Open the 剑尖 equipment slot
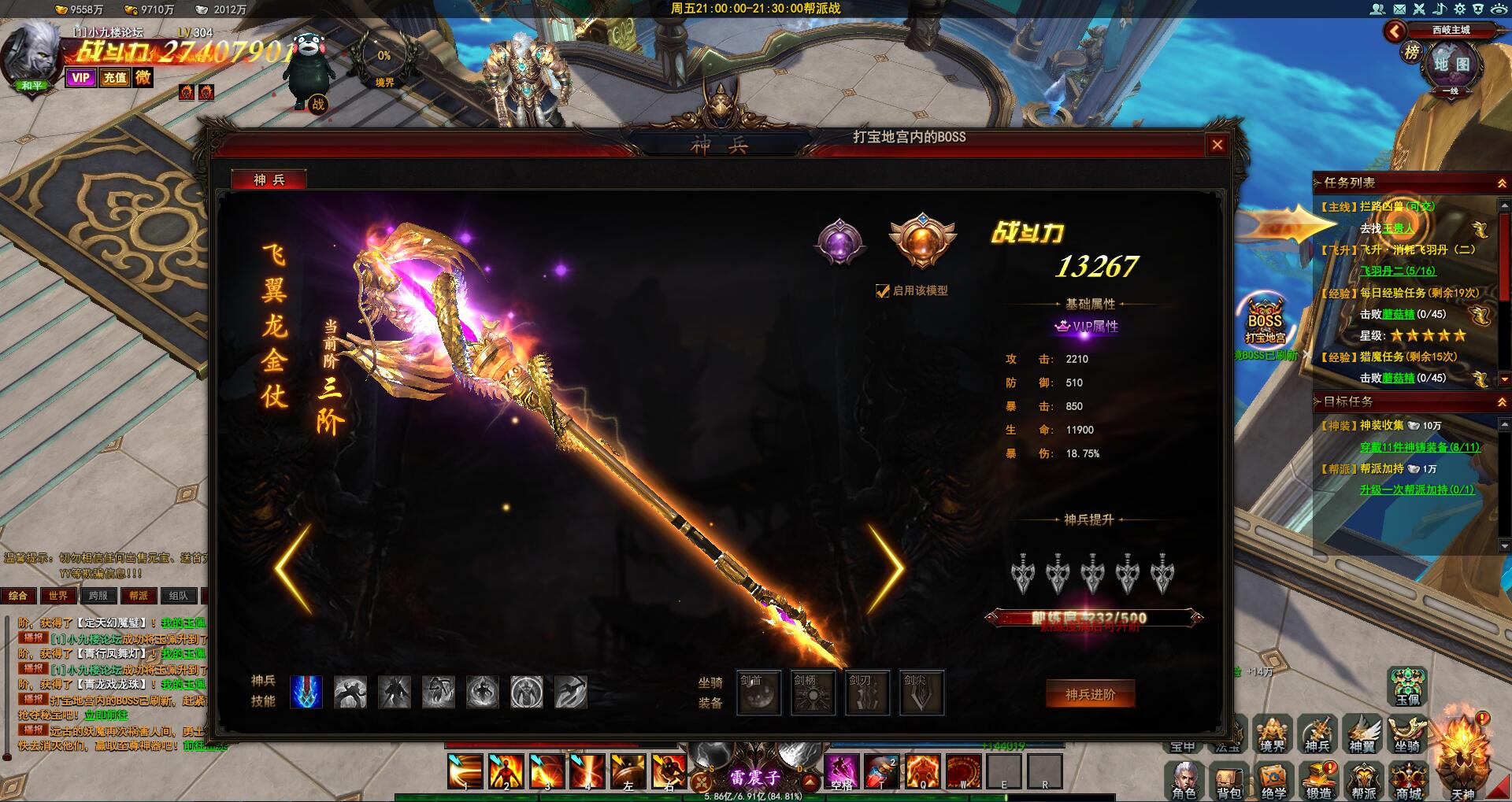The height and width of the screenshot is (802, 1512). 921,693
